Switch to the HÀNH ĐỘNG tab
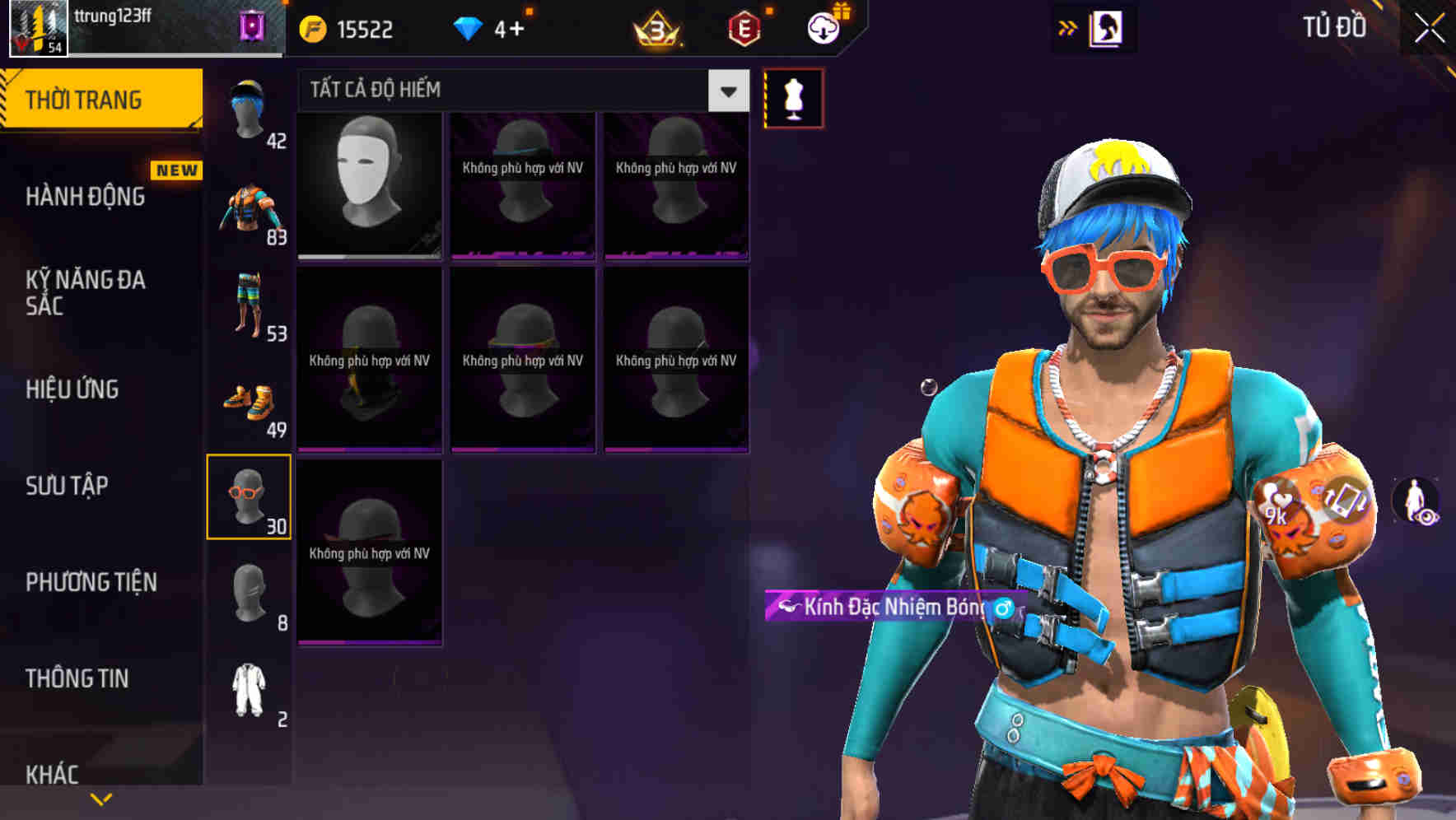Screen dimensions: 1456x820 coord(86,198)
